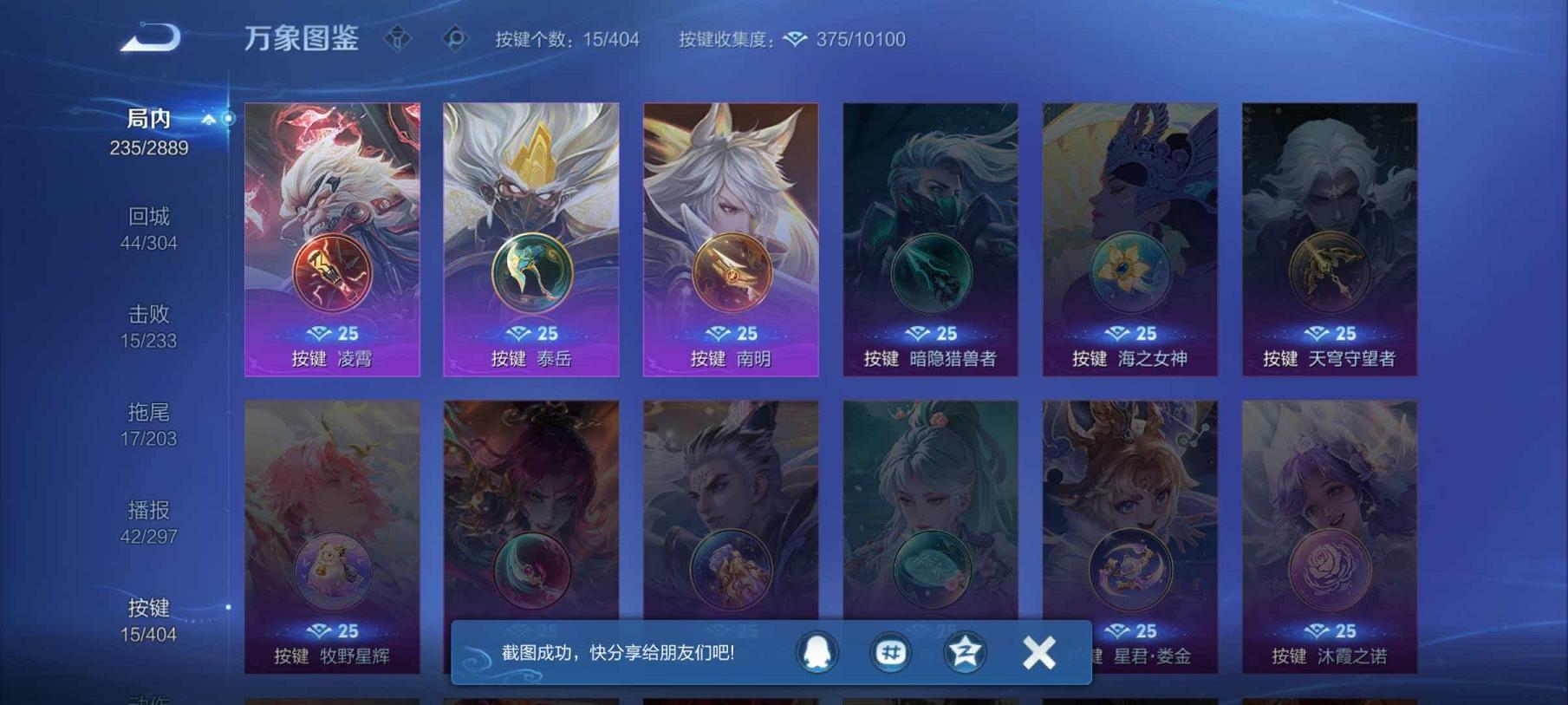Click the filter icon next to 万象图鉴
Screen dimensions: 1568x705
[x=398, y=37]
